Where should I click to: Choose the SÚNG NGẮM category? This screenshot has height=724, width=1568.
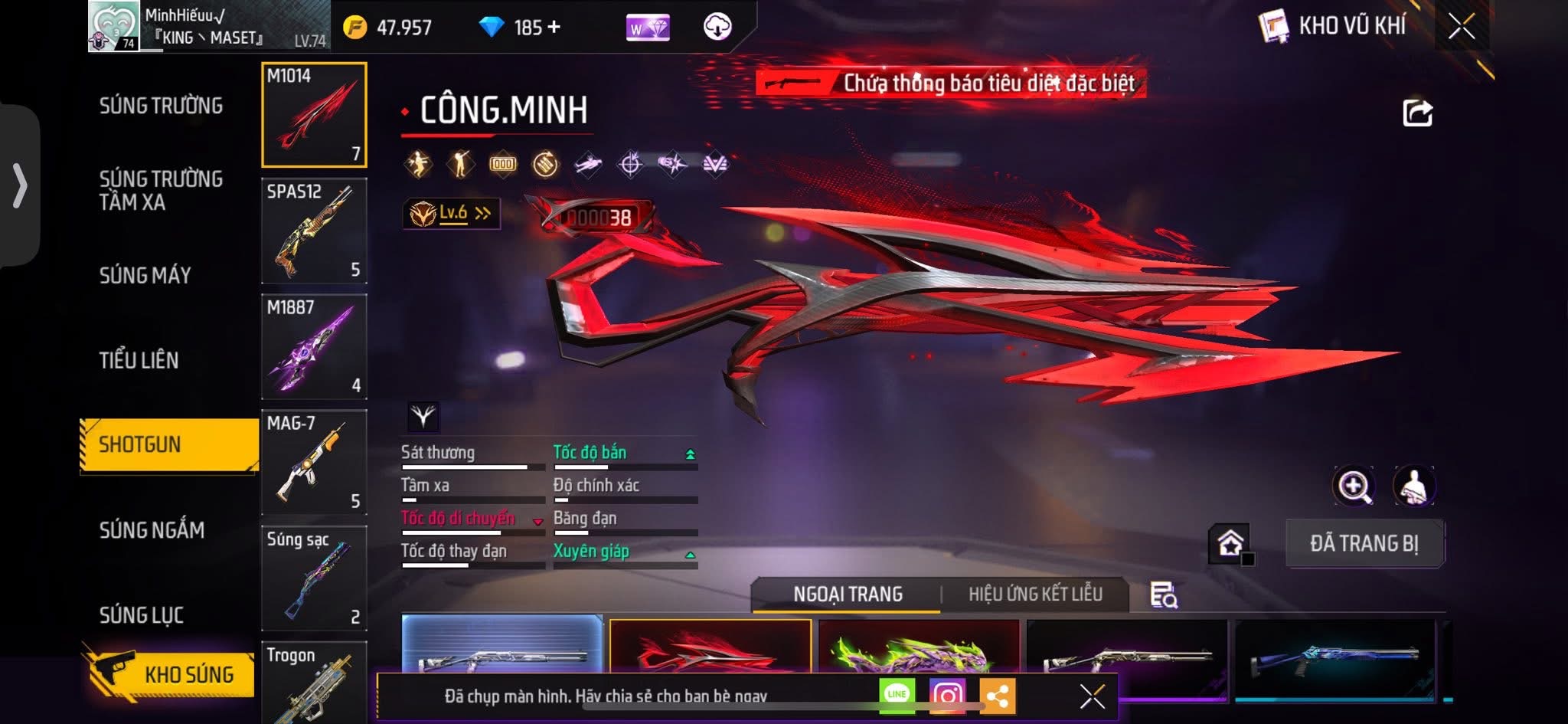pos(152,529)
